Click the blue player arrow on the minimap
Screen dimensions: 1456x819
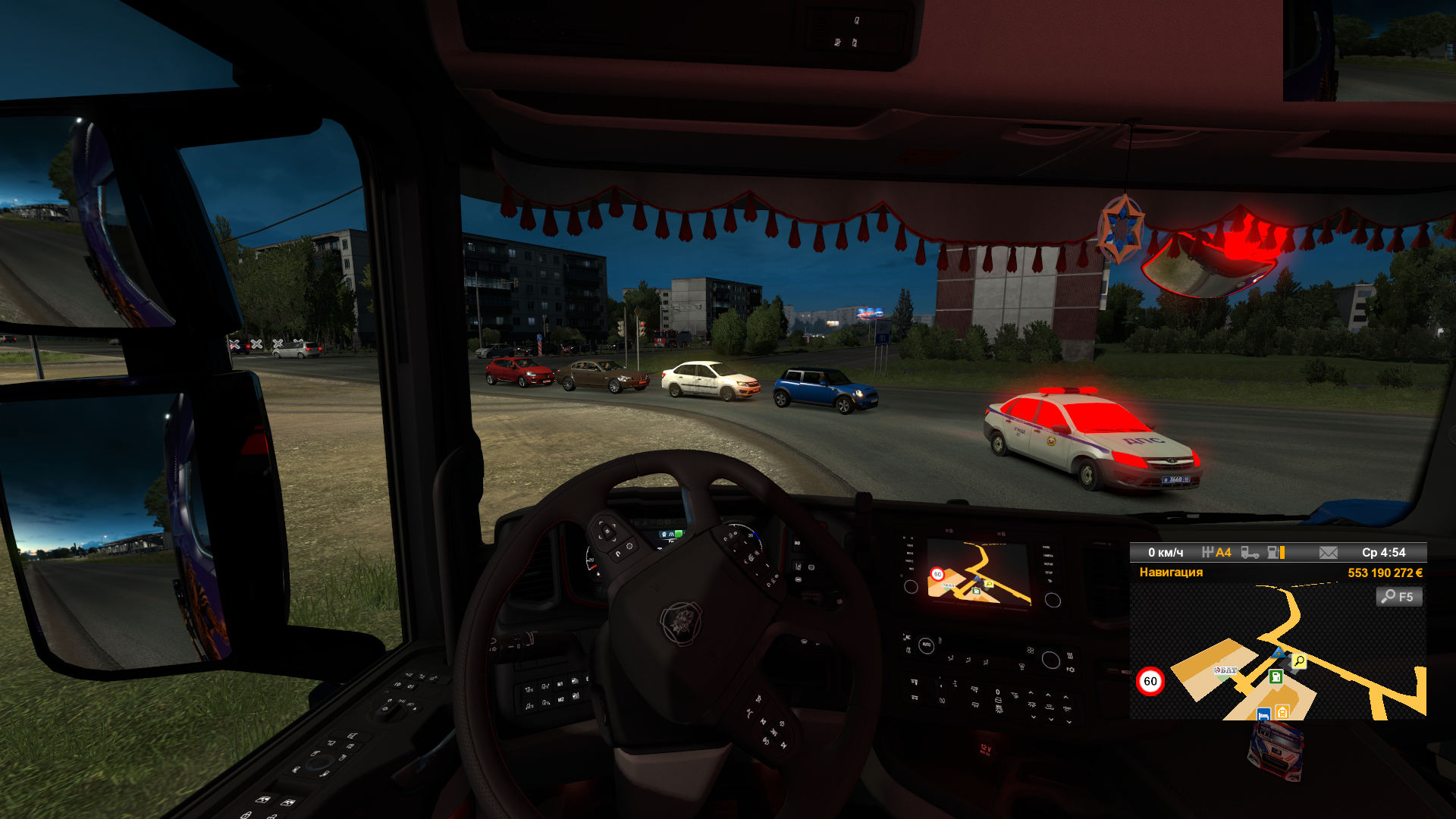click(1279, 653)
